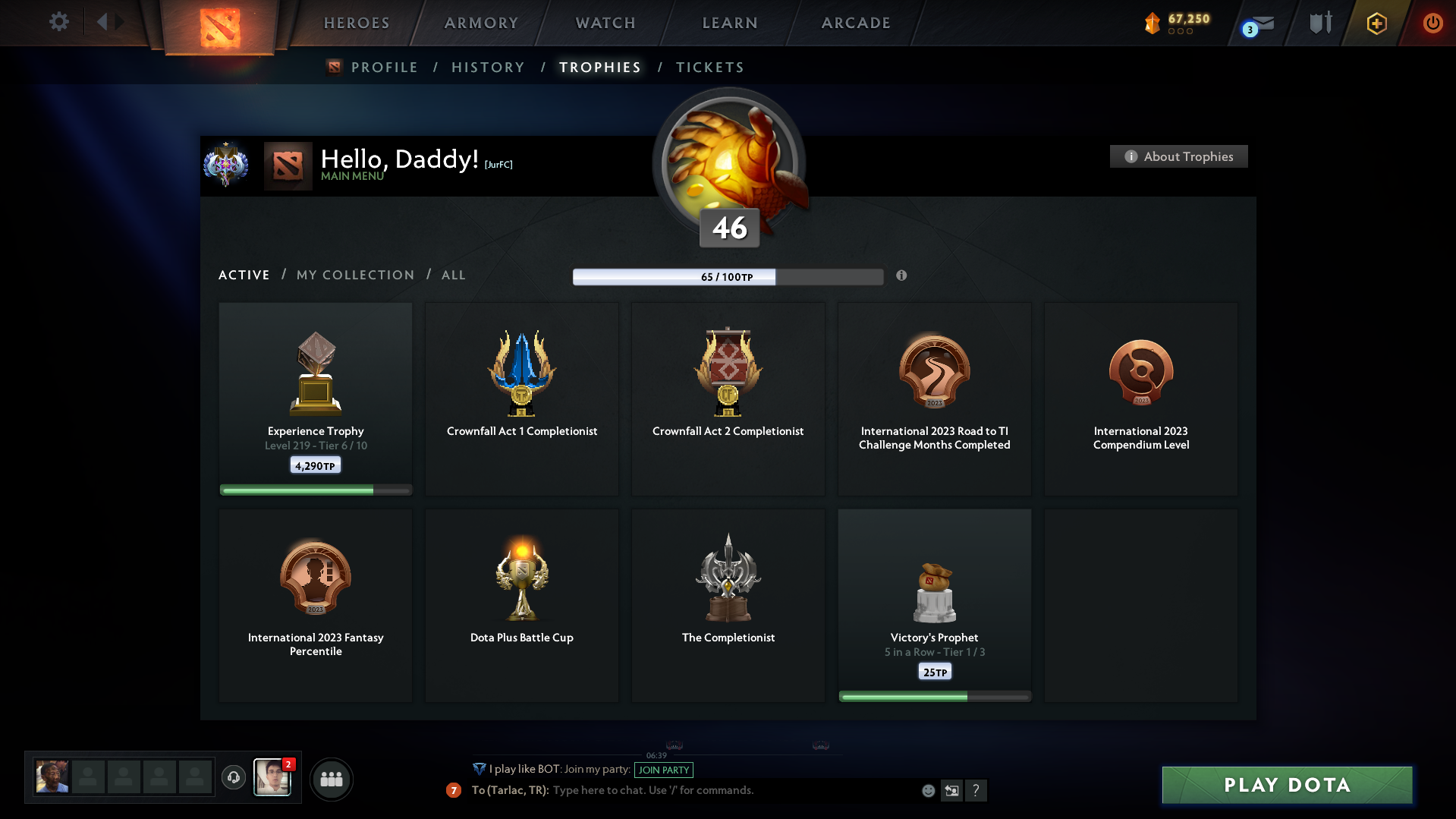Click the voice chat headset icon
This screenshot has width=1456, height=819.
(x=234, y=777)
